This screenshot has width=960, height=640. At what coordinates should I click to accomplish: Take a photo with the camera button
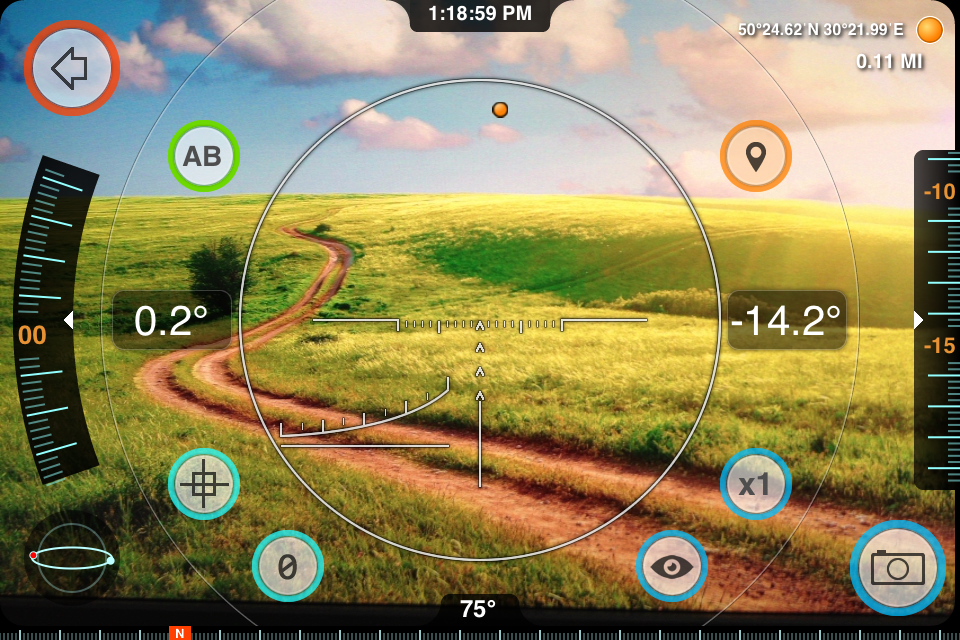(897, 568)
